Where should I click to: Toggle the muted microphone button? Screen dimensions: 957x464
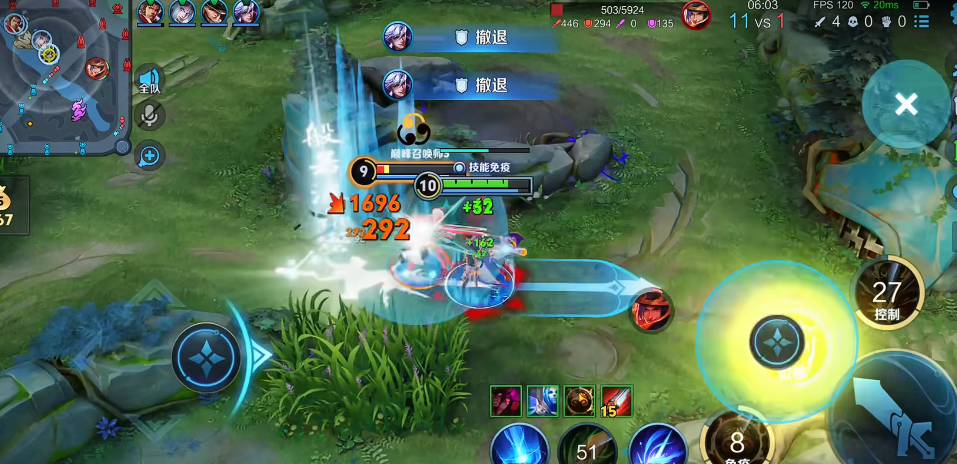pyautogui.click(x=150, y=116)
